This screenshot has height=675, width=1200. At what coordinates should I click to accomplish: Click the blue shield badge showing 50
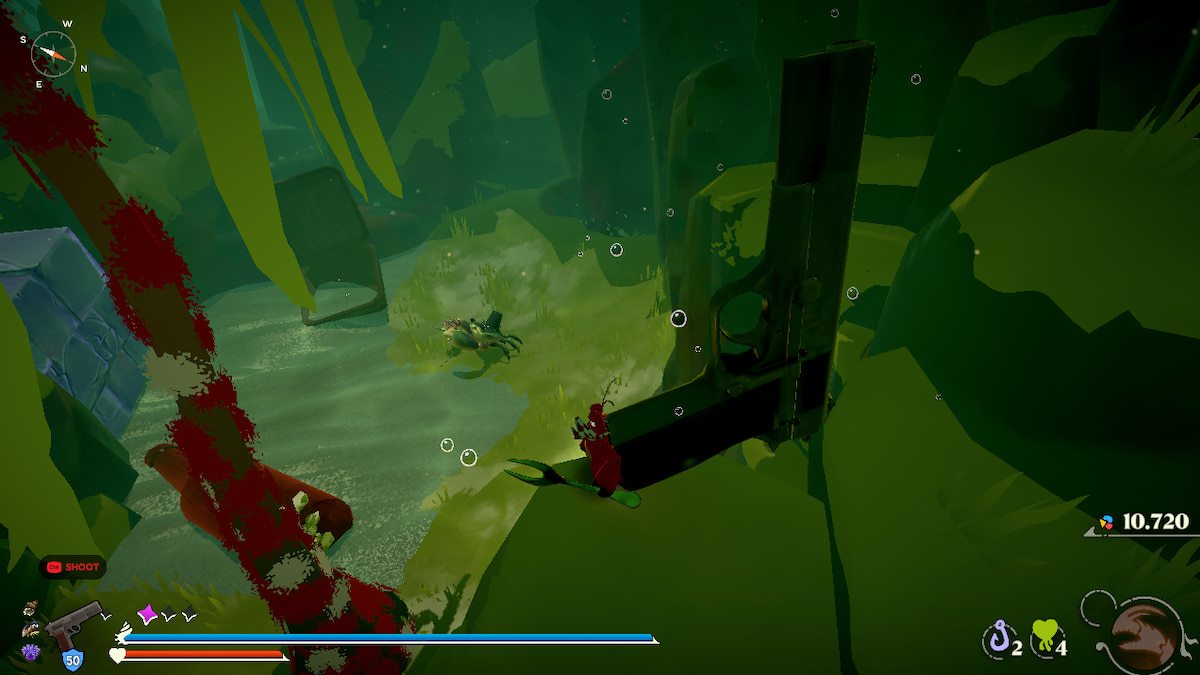pyautogui.click(x=72, y=659)
